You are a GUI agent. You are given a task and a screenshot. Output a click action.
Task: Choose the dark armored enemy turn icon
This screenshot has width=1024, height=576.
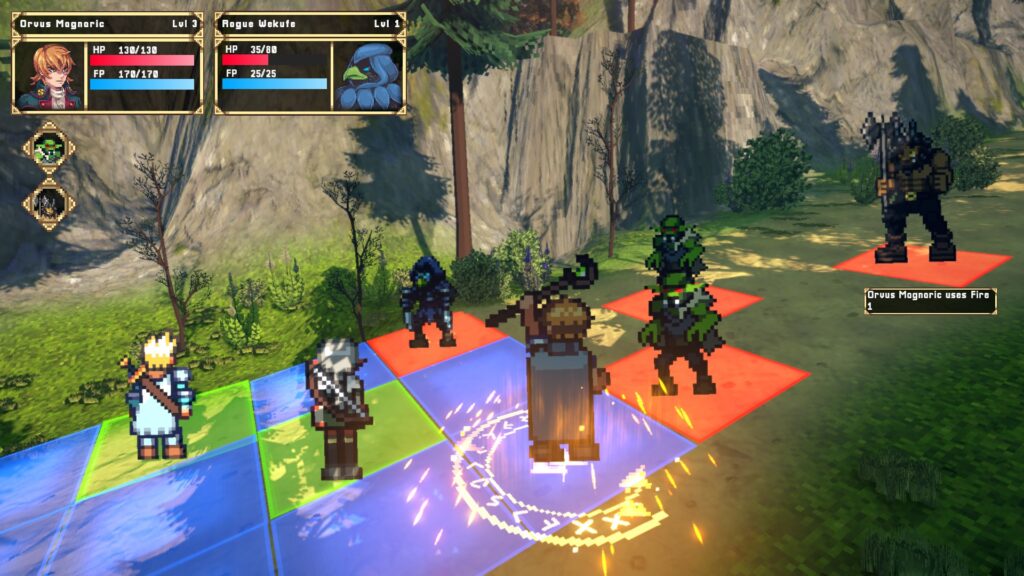point(49,203)
